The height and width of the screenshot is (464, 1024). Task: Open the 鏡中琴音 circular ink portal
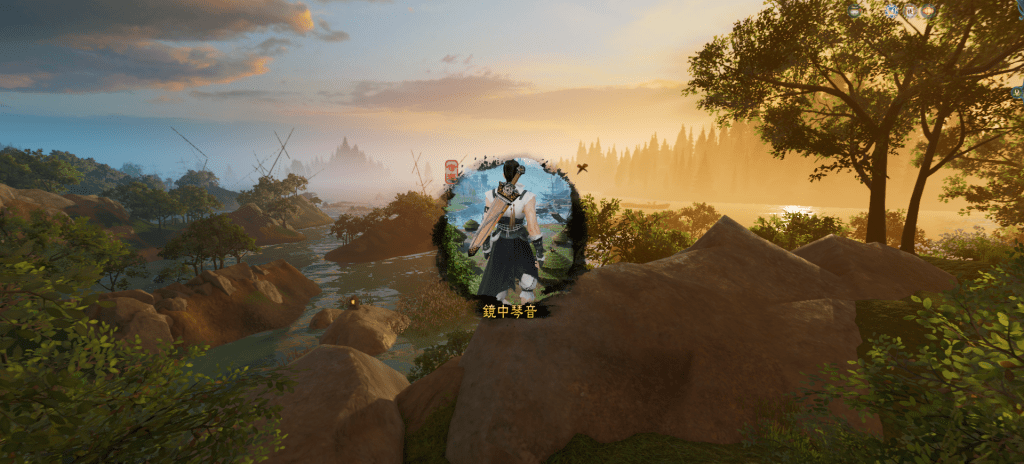pos(509,230)
